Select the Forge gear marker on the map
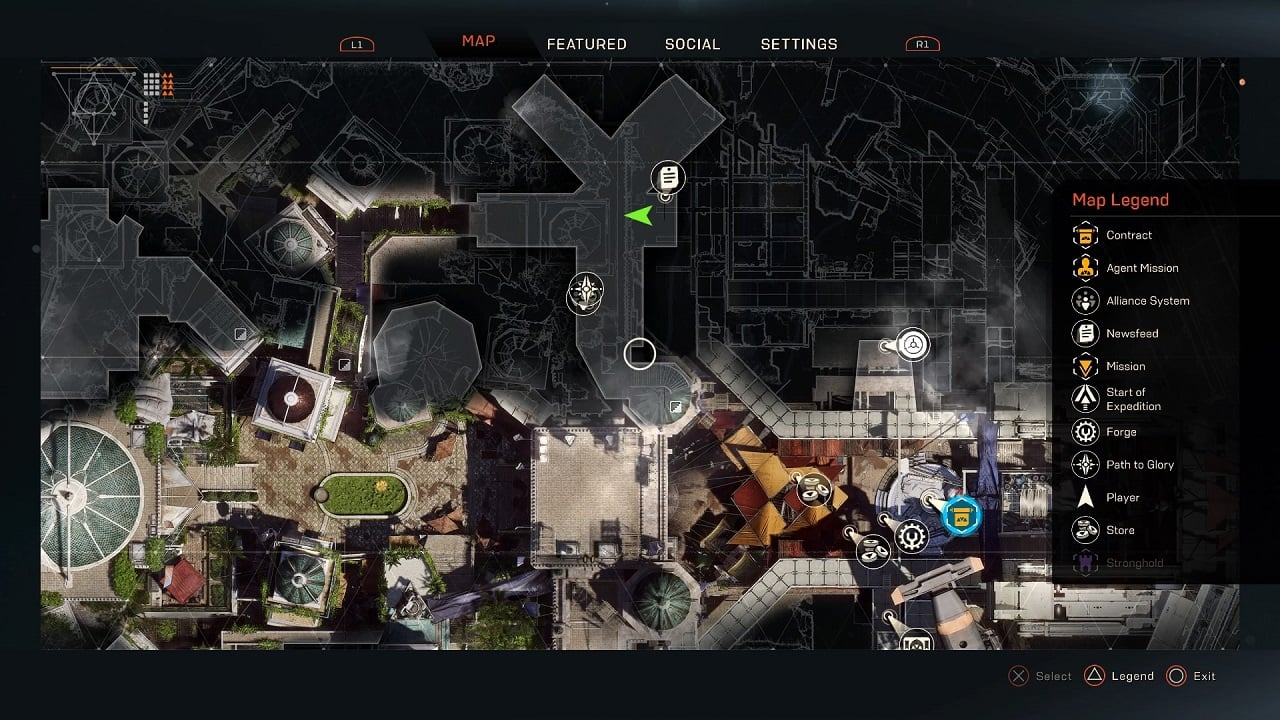The image size is (1280, 720). (x=911, y=537)
